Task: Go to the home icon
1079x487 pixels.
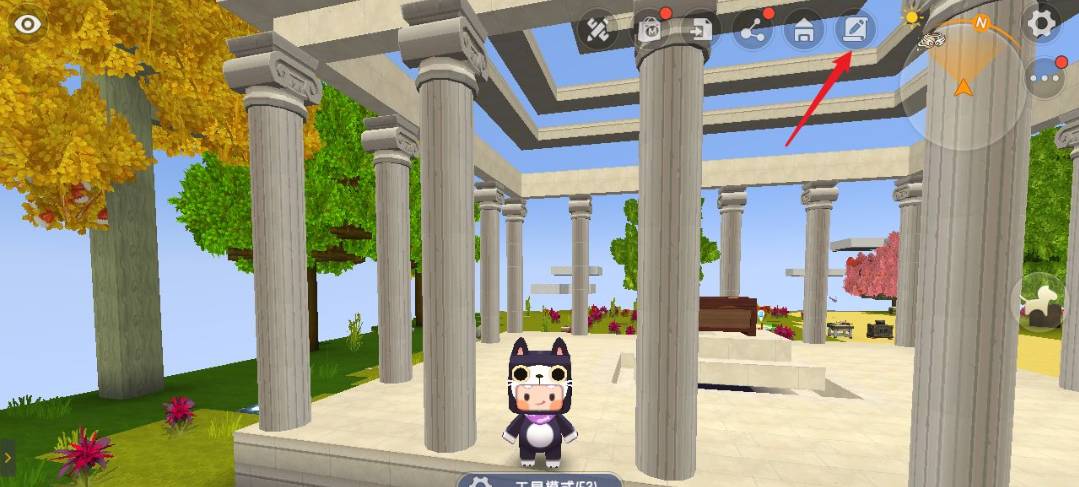Action: click(802, 31)
